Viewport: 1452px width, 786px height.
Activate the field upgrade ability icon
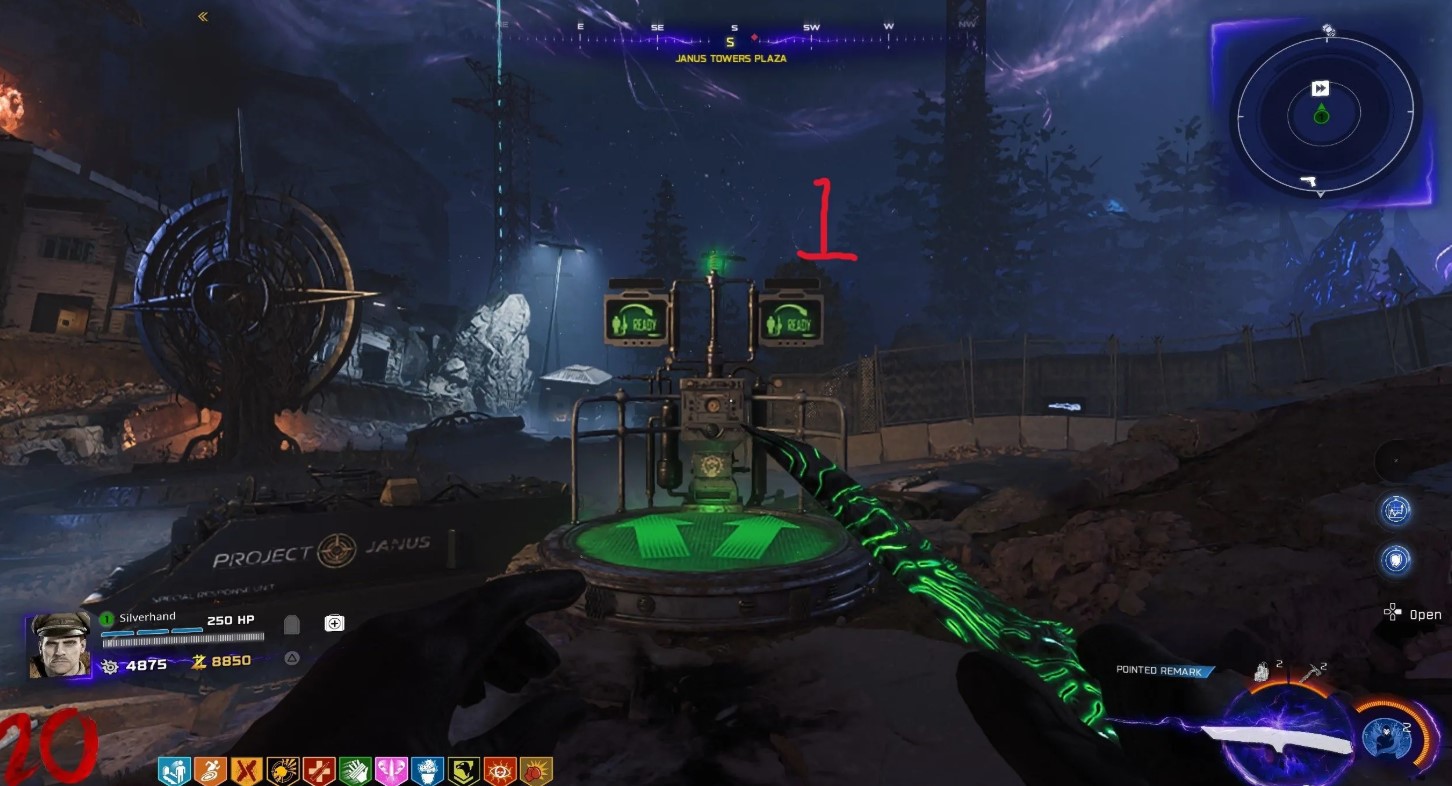(1387, 738)
